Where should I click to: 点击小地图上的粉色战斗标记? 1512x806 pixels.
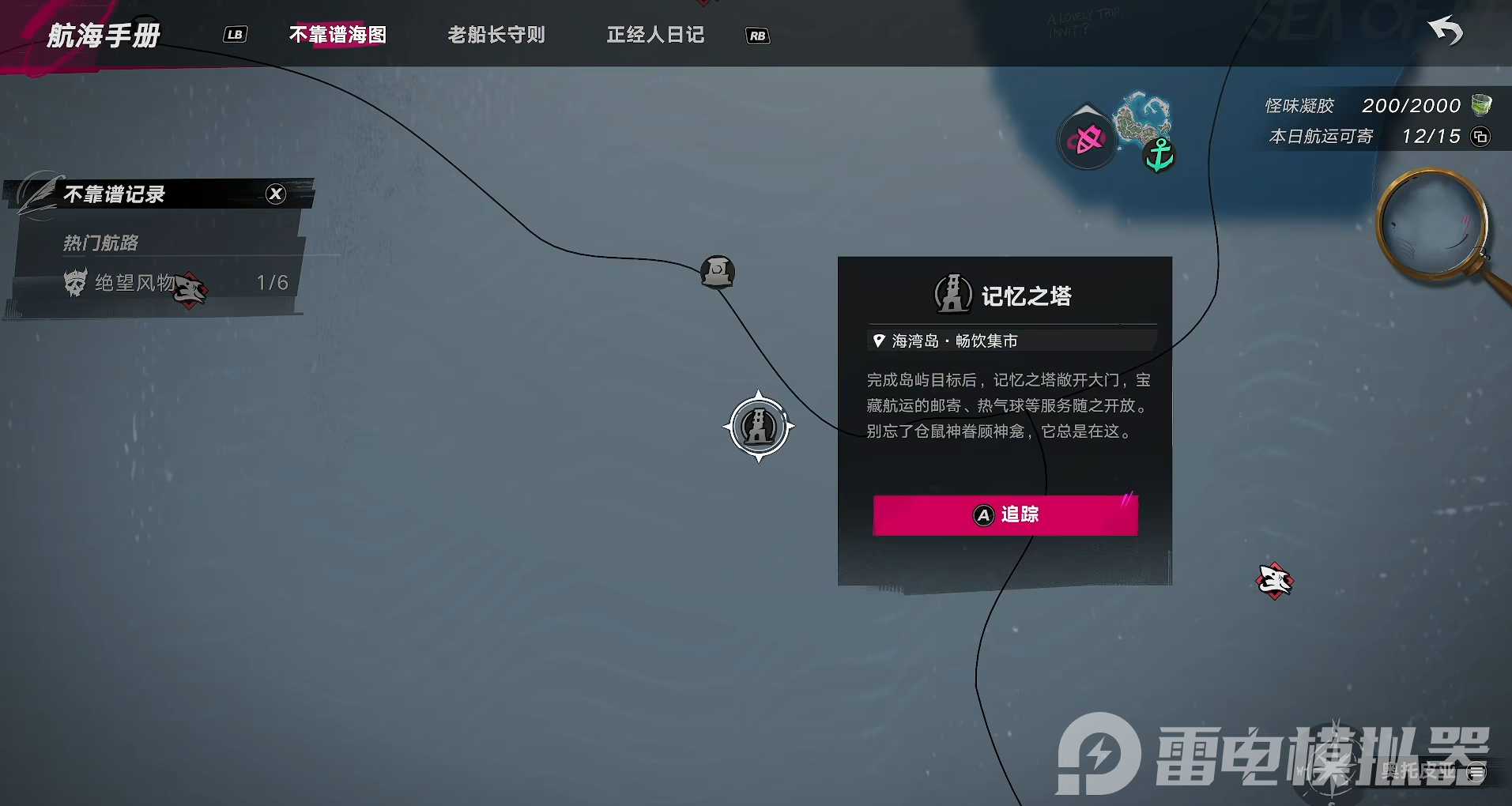coord(1087,139)
